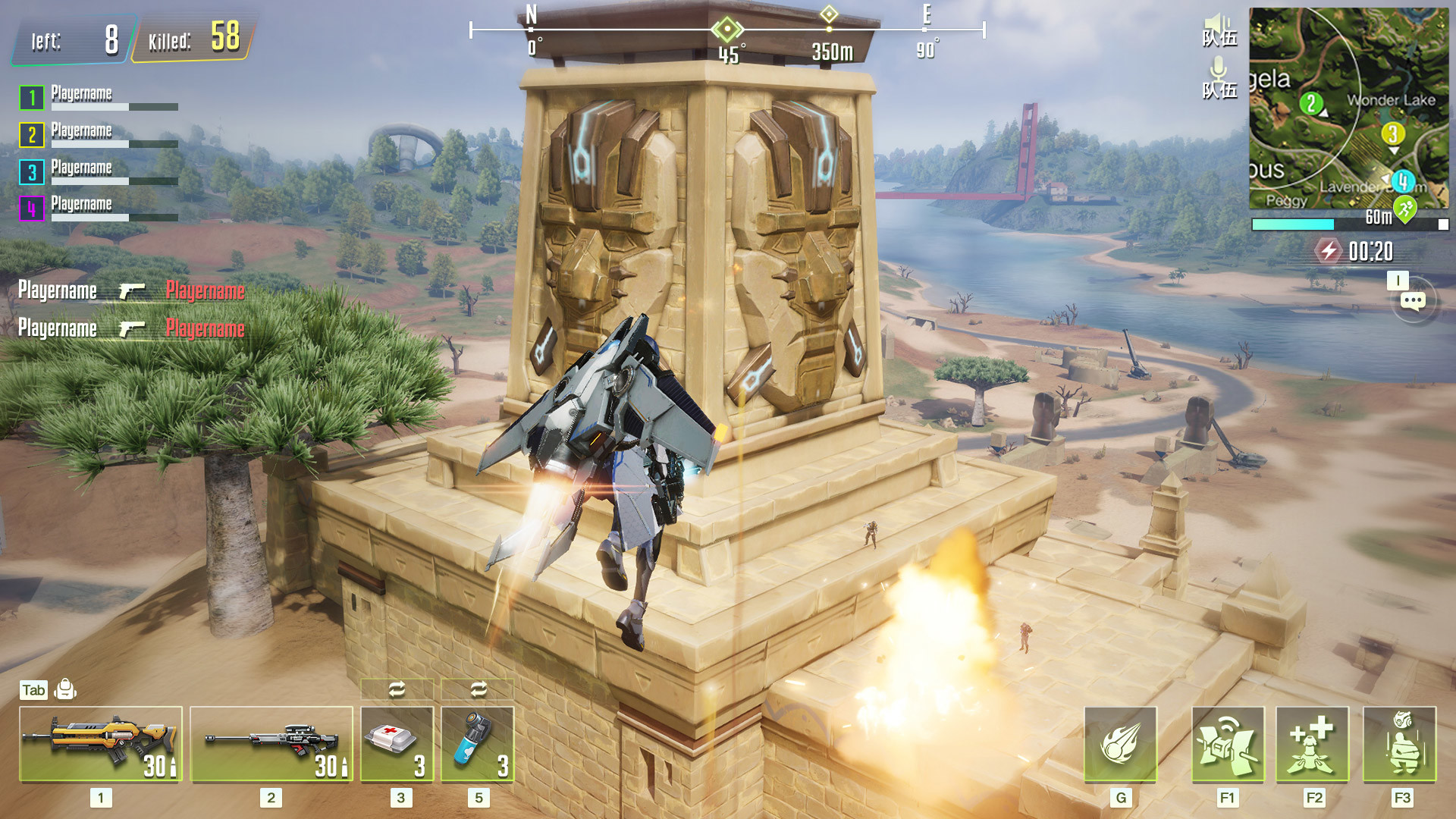Trigger the F2 healing skill
The height and width of the screenshot is (819, 1456).
pos(1313,744)
